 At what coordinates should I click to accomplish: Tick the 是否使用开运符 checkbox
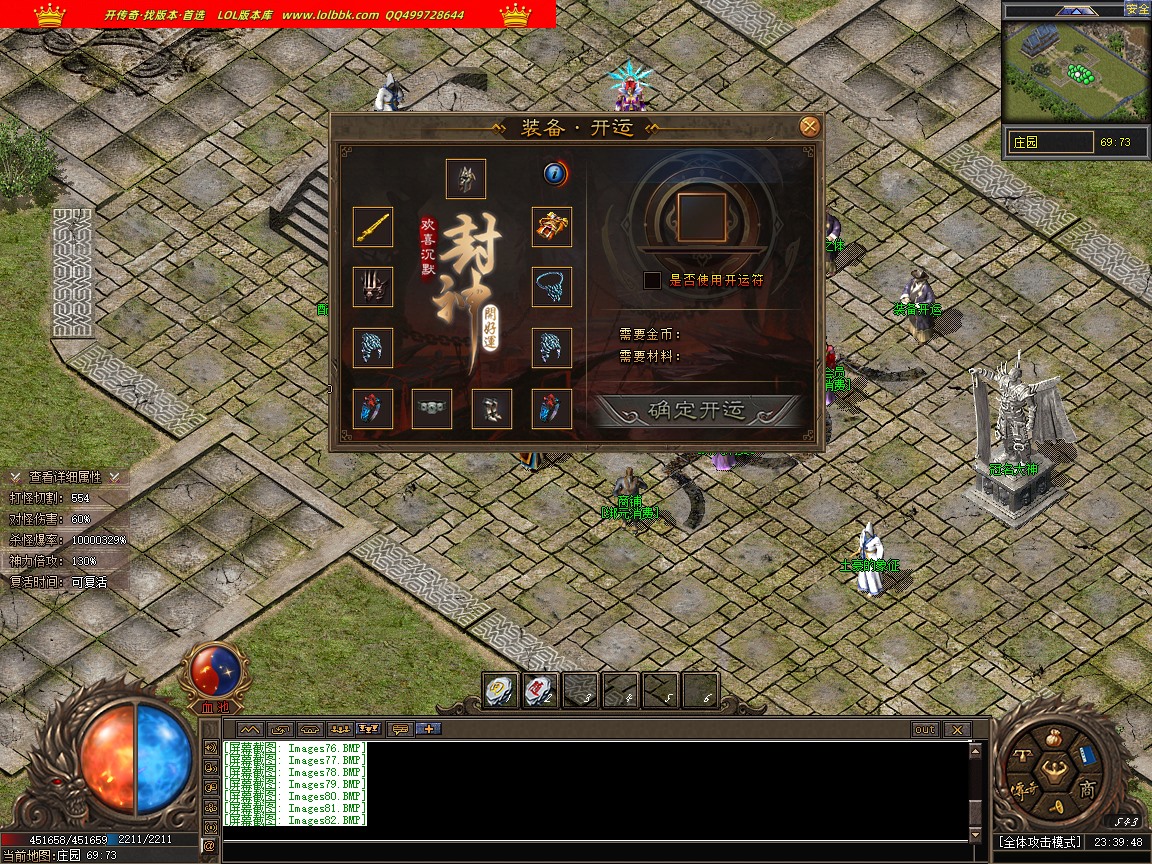point(652,280)
